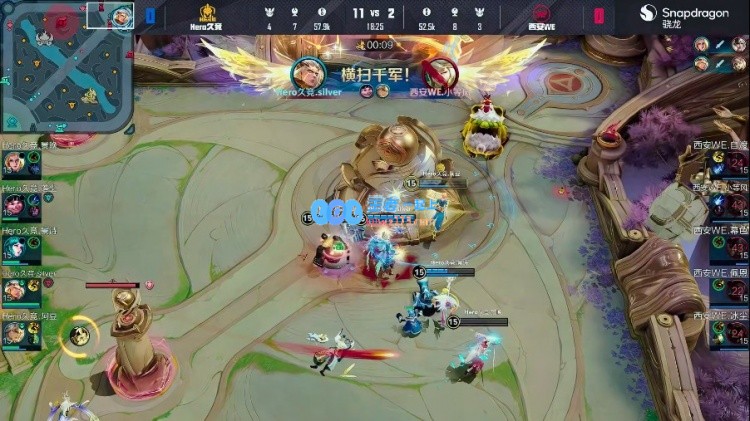Click the Hero久竞 team logo
The width and height of the screenshot is (750, 421).
208,13
